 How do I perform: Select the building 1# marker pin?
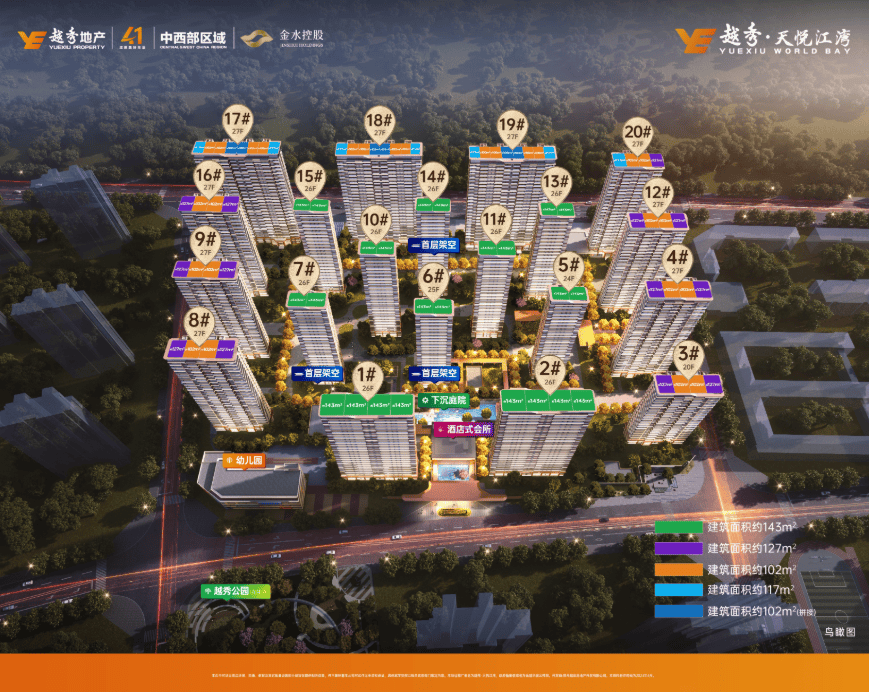click(x=366, y=376)
